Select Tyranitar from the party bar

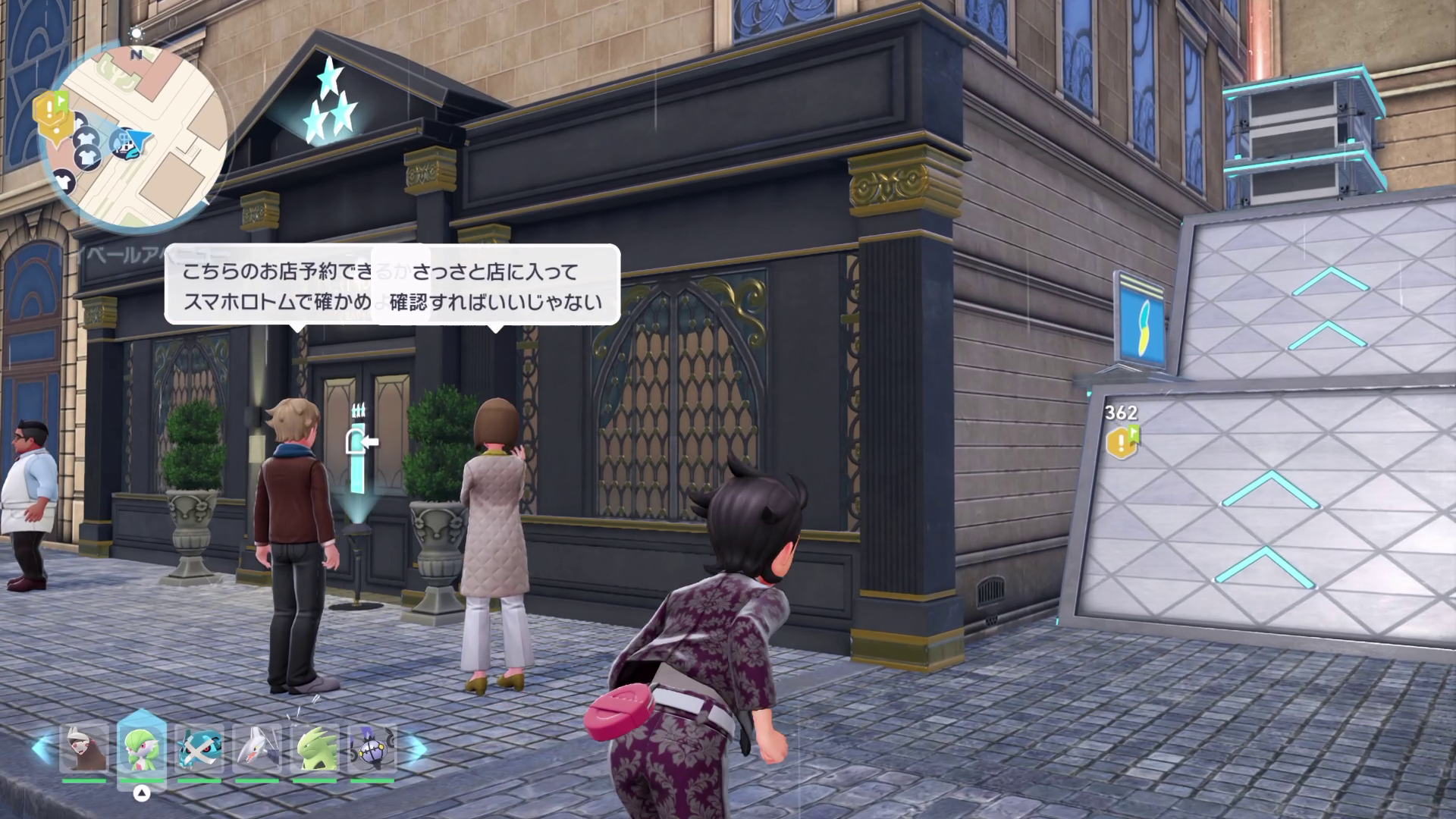tap(315, 748)
